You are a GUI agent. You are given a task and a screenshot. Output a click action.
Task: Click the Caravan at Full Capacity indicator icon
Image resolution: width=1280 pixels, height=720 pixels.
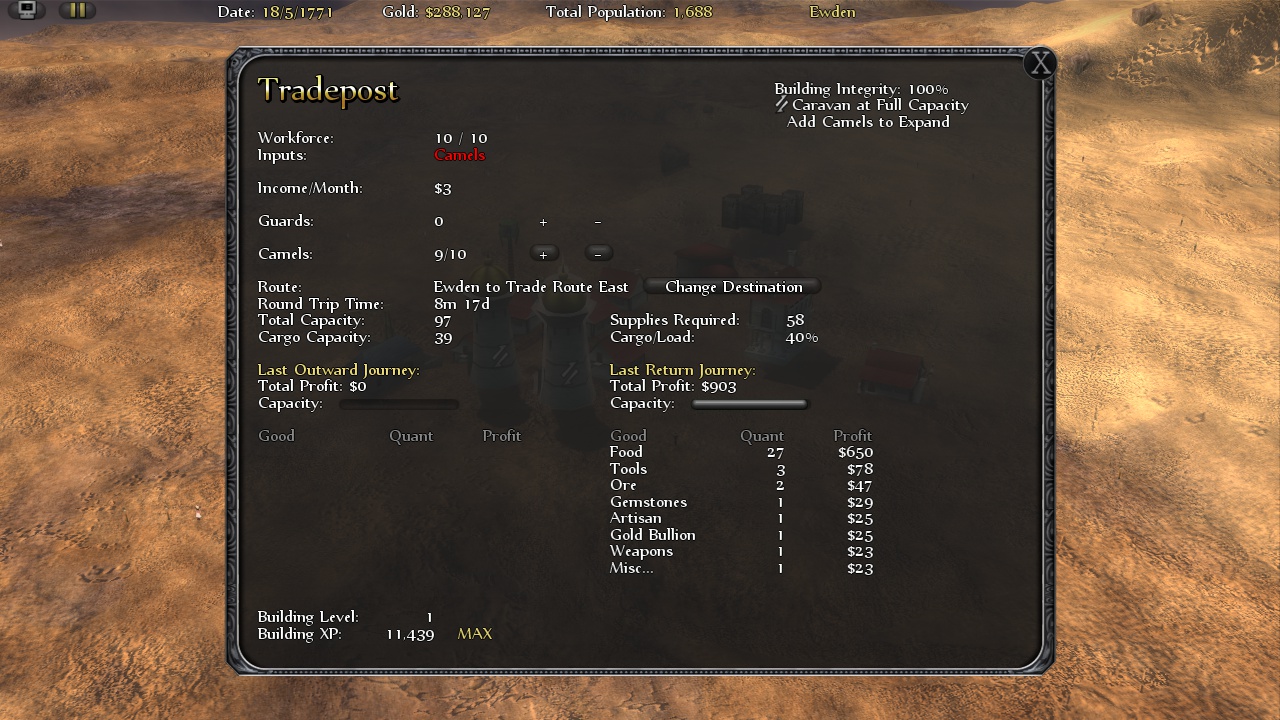tap(781, 104)
